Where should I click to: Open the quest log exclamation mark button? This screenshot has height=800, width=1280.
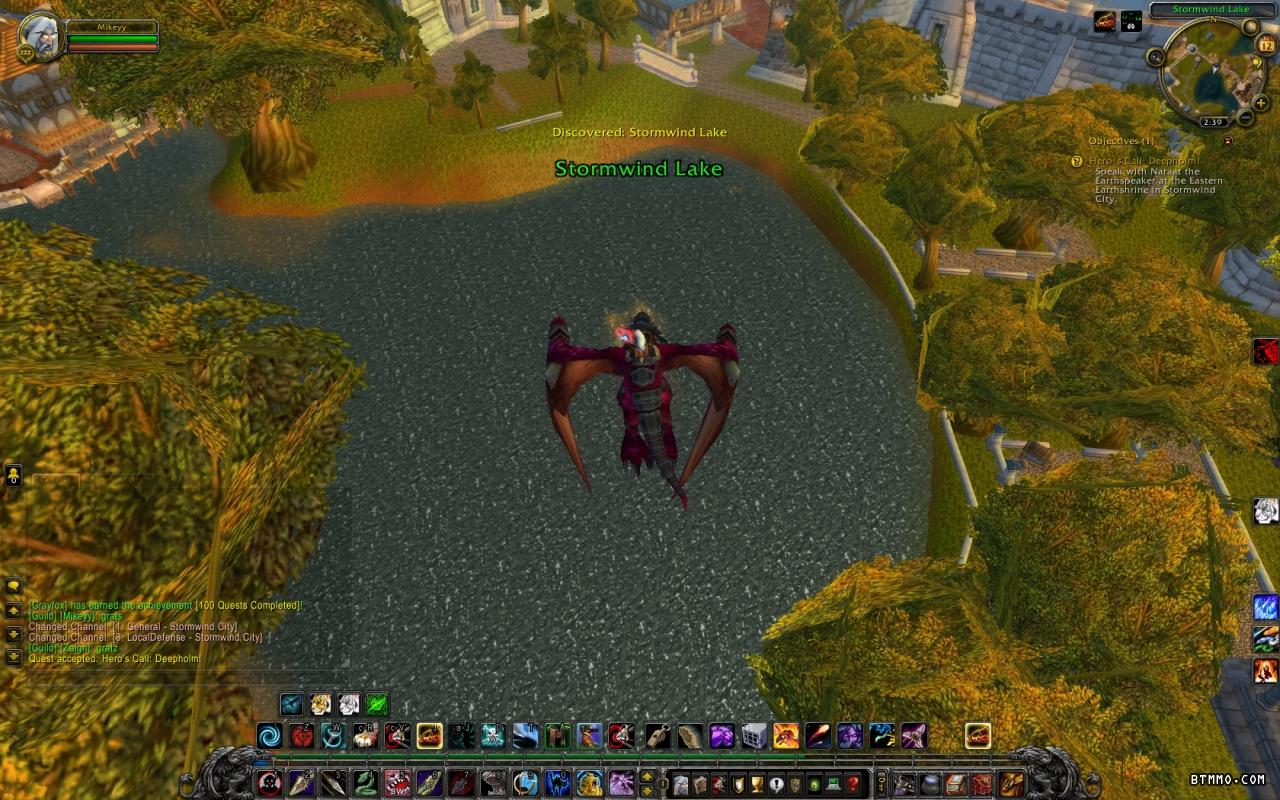tap(776, 784)
